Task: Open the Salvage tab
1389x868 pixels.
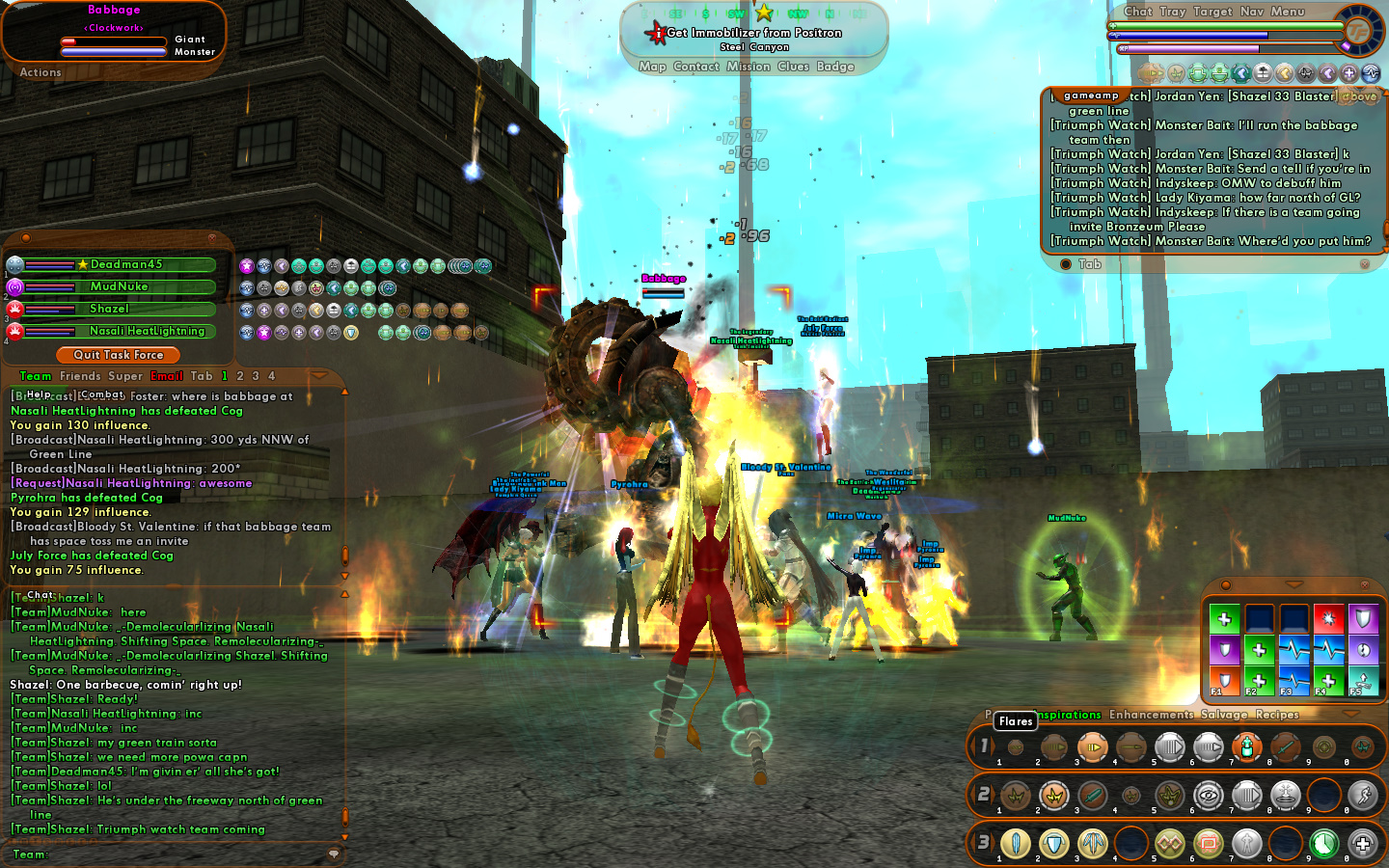Action: point(1223,715)
